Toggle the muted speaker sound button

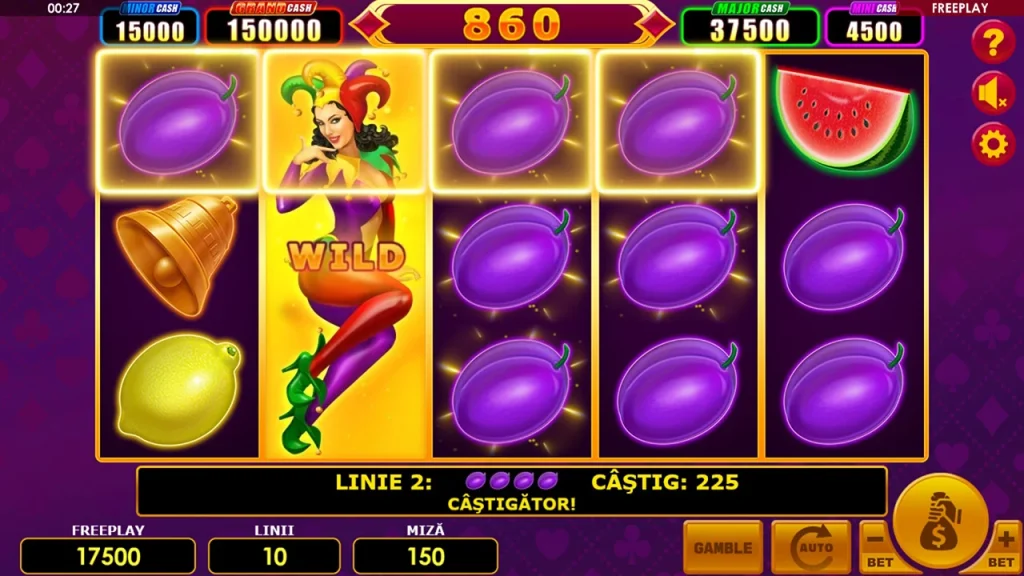(993, 94)
